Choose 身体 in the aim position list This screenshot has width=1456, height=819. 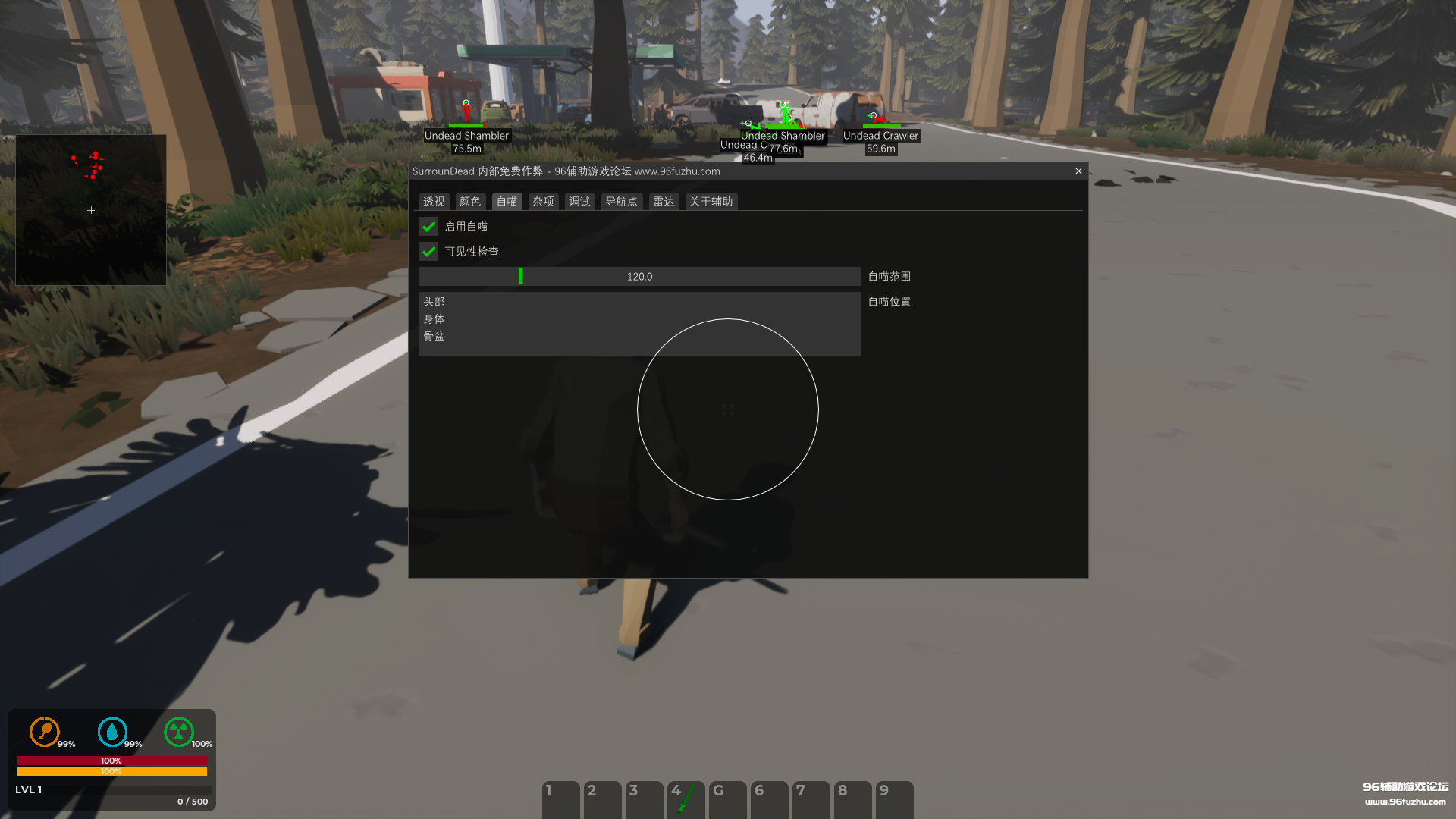coord(435,318)
